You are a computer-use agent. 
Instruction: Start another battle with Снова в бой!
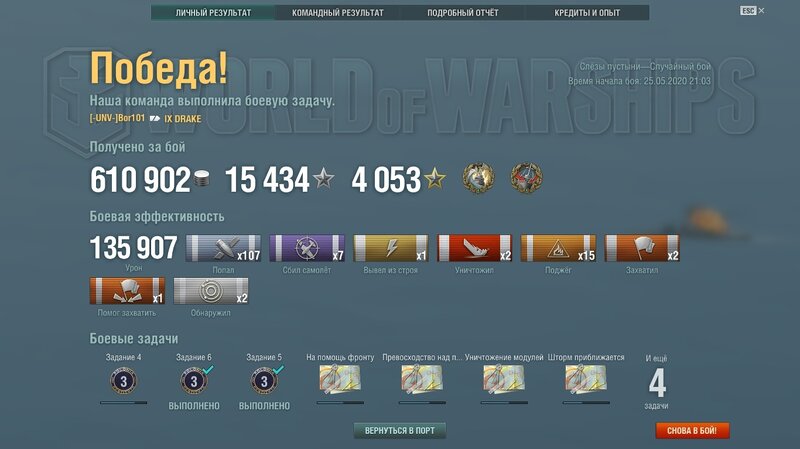[x=692, y=431]
